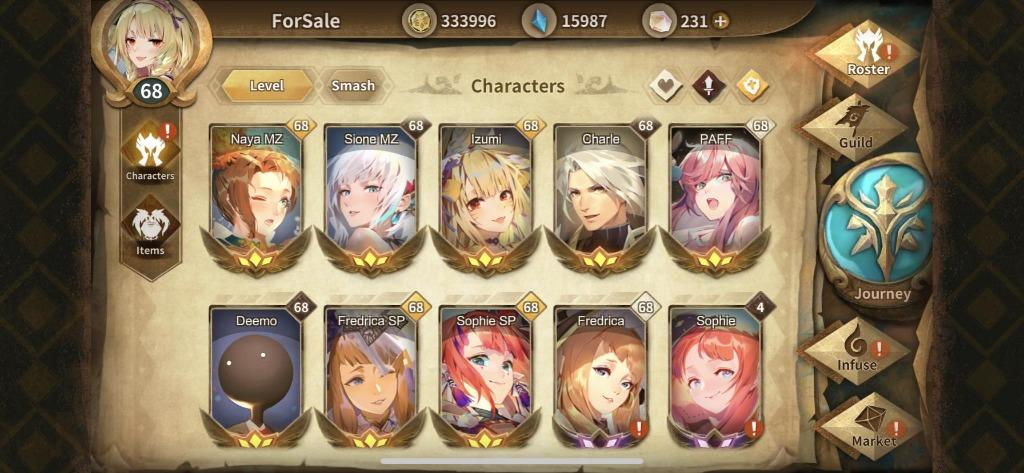Image resolution: width=1024 pixels, height=473 pixels.
Task: Add more gems with the plus button
Action: 720,21
